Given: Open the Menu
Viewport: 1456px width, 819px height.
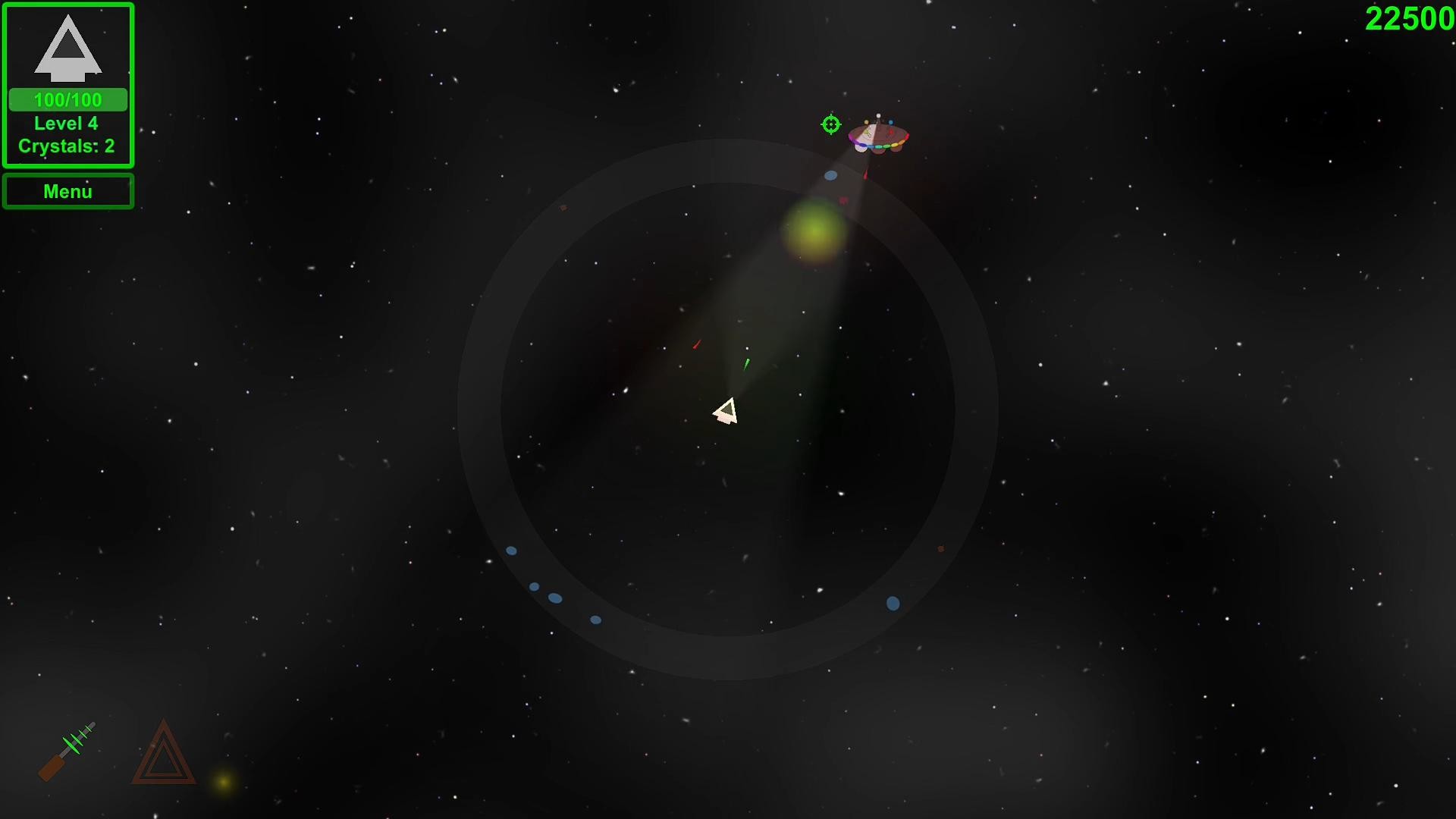Looking at the screenshot, I should (x=67, y=190).
